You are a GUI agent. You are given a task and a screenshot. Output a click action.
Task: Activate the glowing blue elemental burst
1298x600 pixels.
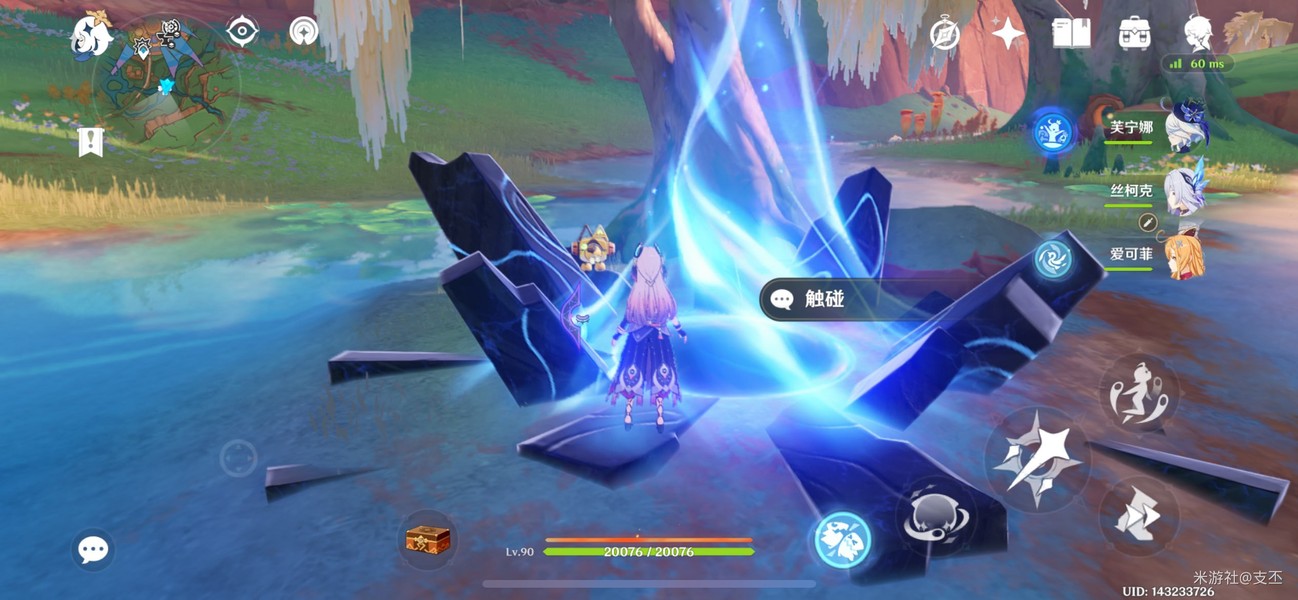tap(842, 540)
